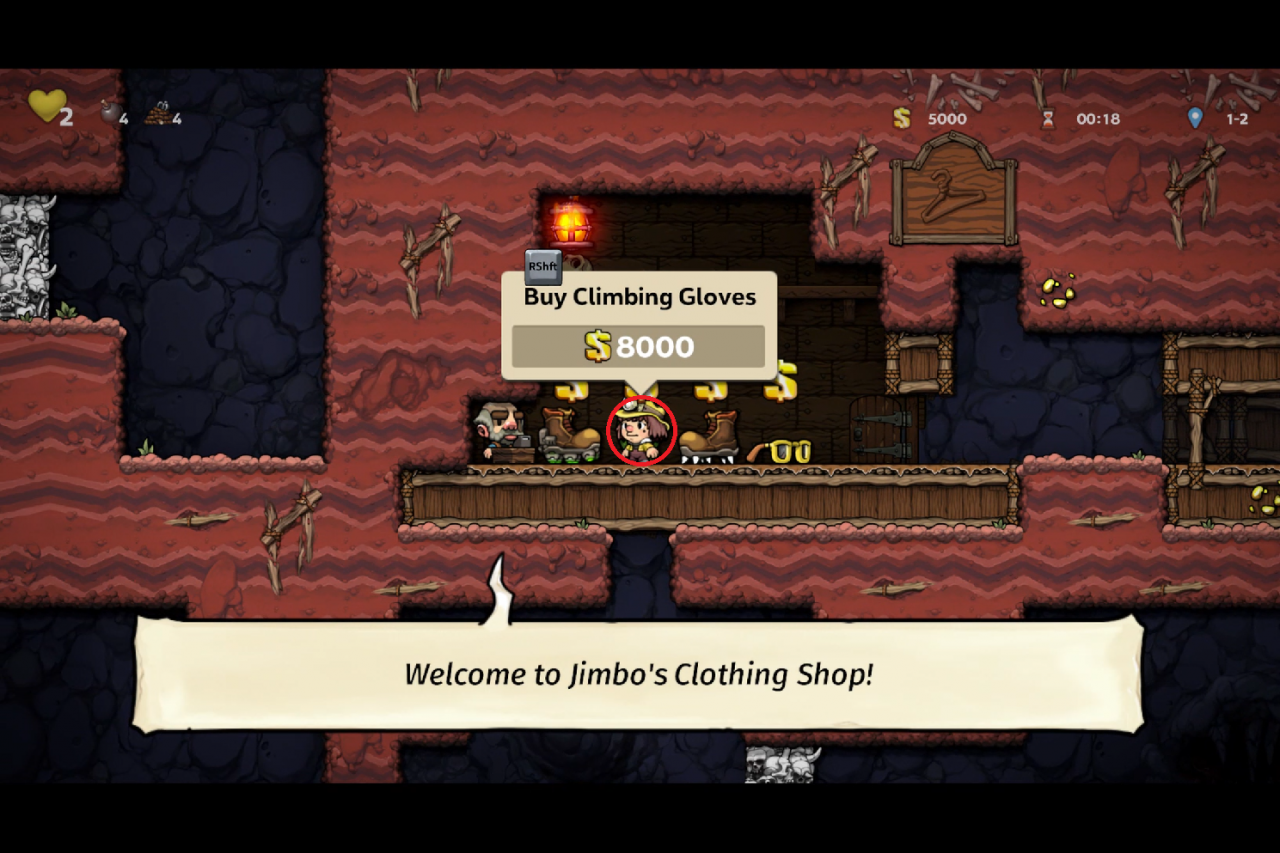
Task: Select the rope pile icon in the HUD
Action: pyautogui.click(x=157, y=115)
